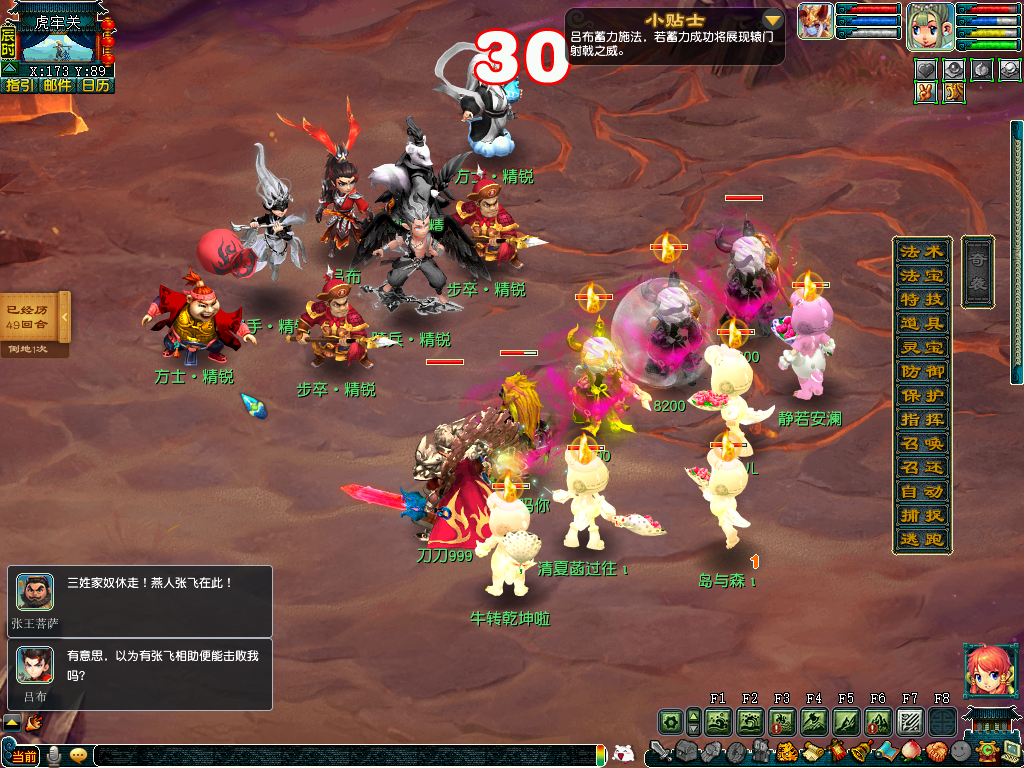Image resolution: width=1024 pixels, height=768 pixels.
Task: Select the 保护 protect command
Action: click(921, 395)
